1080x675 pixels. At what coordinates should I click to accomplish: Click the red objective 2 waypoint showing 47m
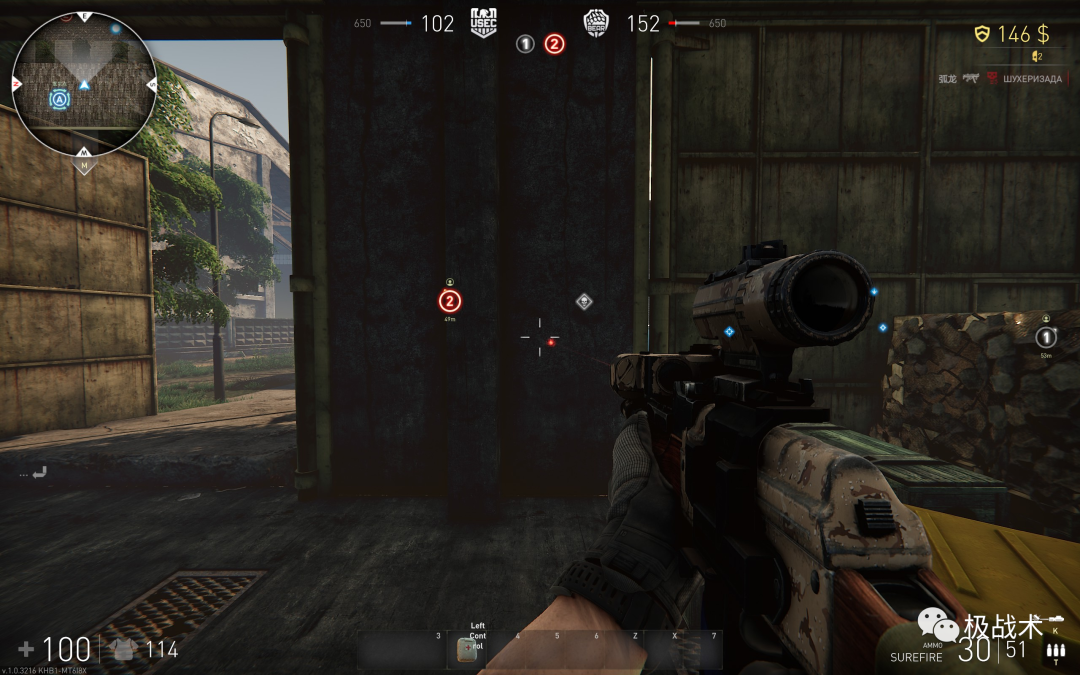click(450, 300)
